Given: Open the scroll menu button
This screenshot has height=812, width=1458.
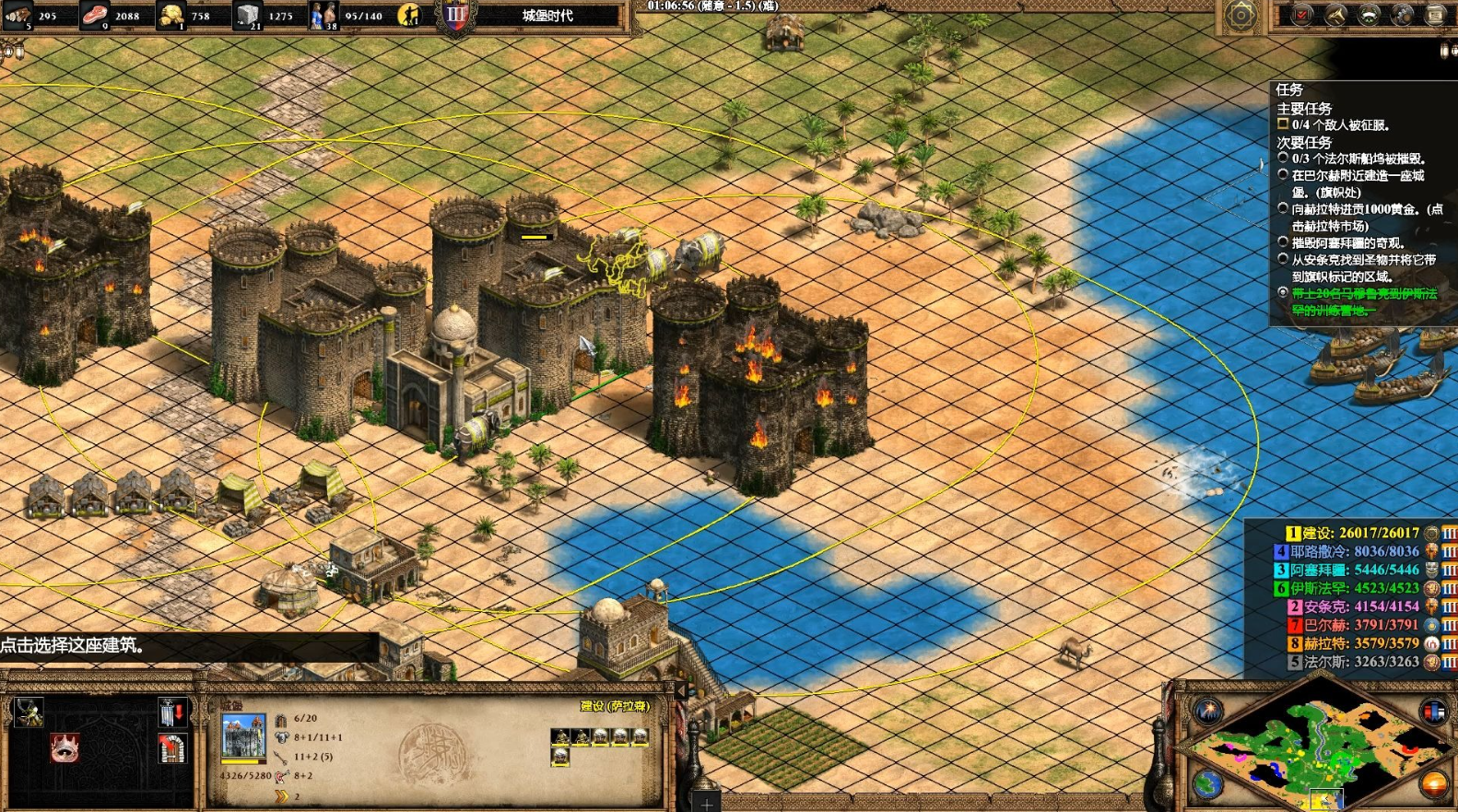Looking at the screenshot, I should point(1435,15).
